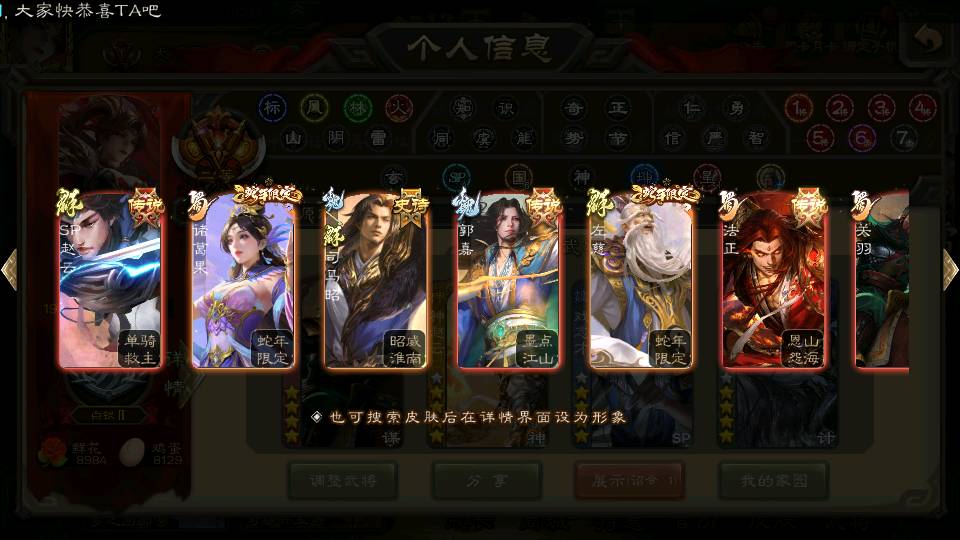Show more skins with the right arrow

(x=950, y=269)
